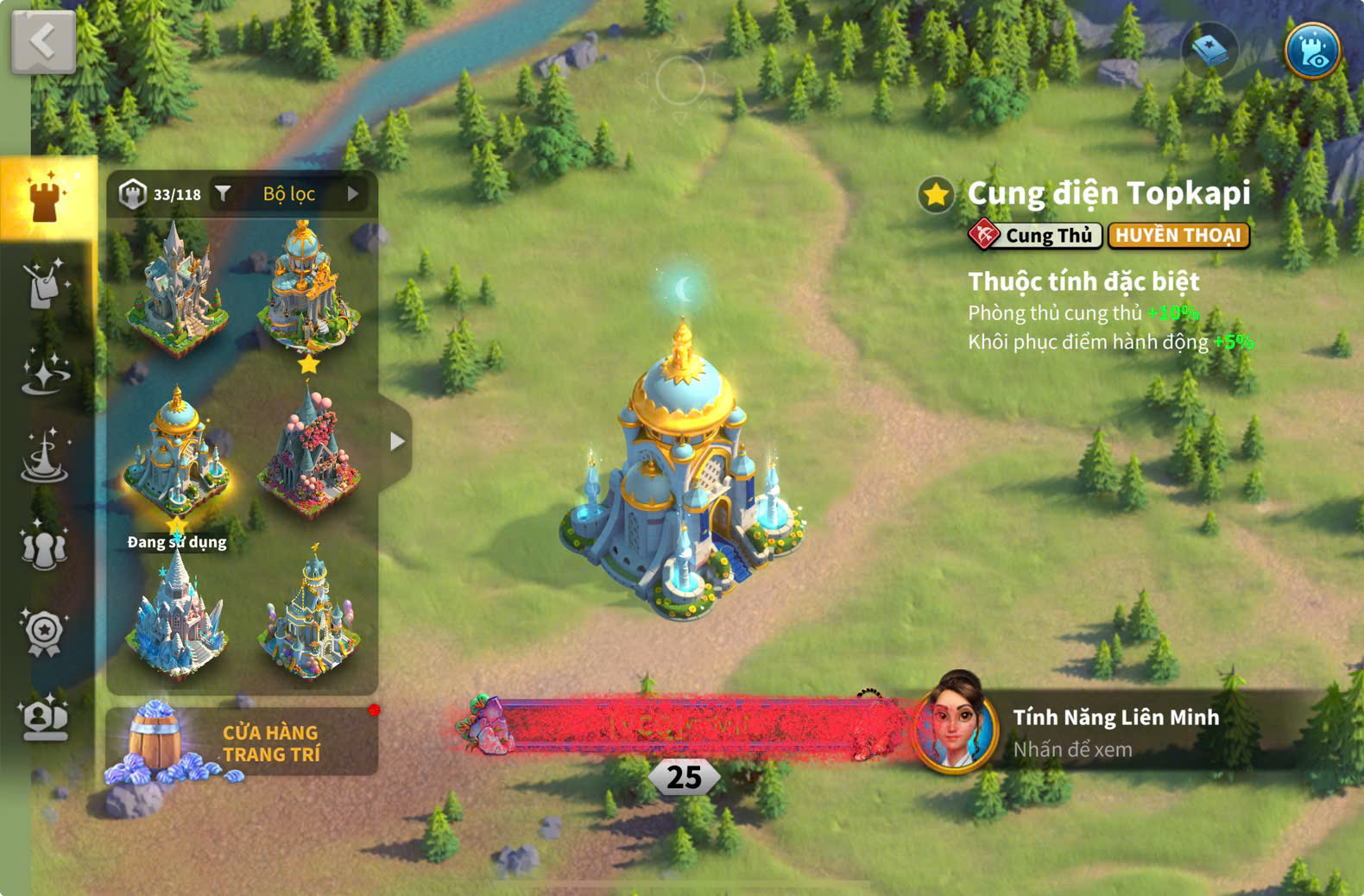Open Cửa Hàng Trang Trí shop

[x=243, y=742]
